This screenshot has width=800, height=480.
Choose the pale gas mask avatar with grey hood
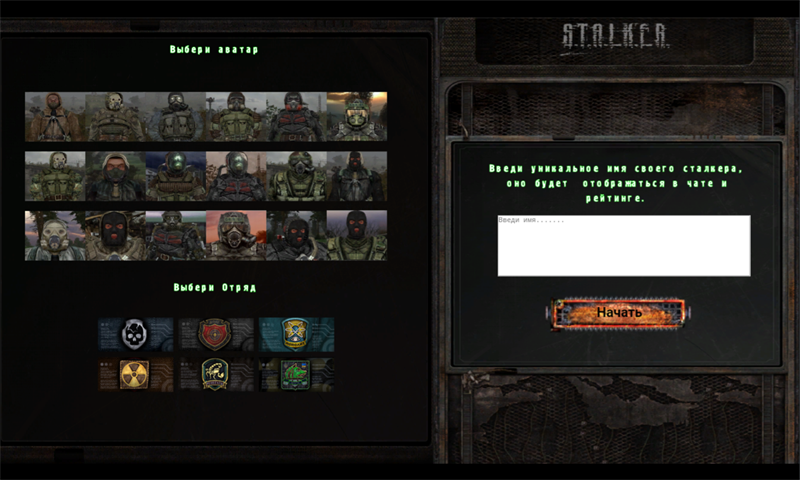tap(55, 236)
